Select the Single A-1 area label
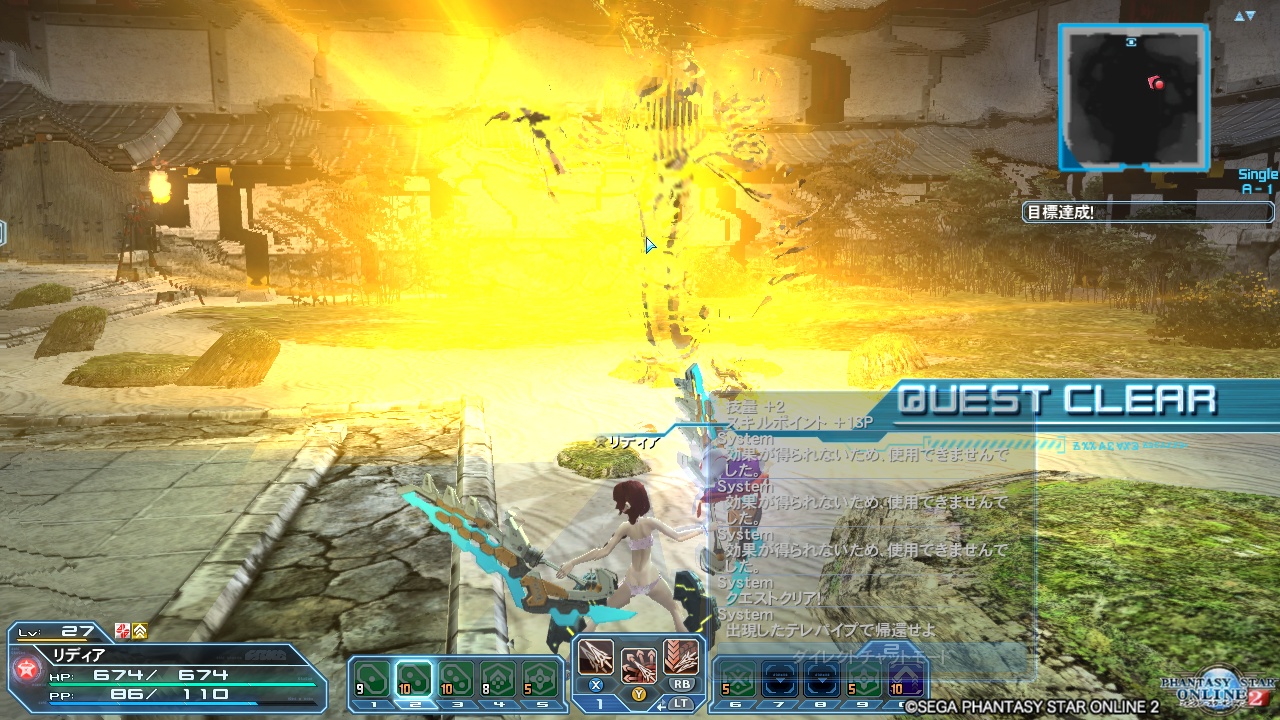The width and height of the screenshot is (1280, 720). 1256,180
